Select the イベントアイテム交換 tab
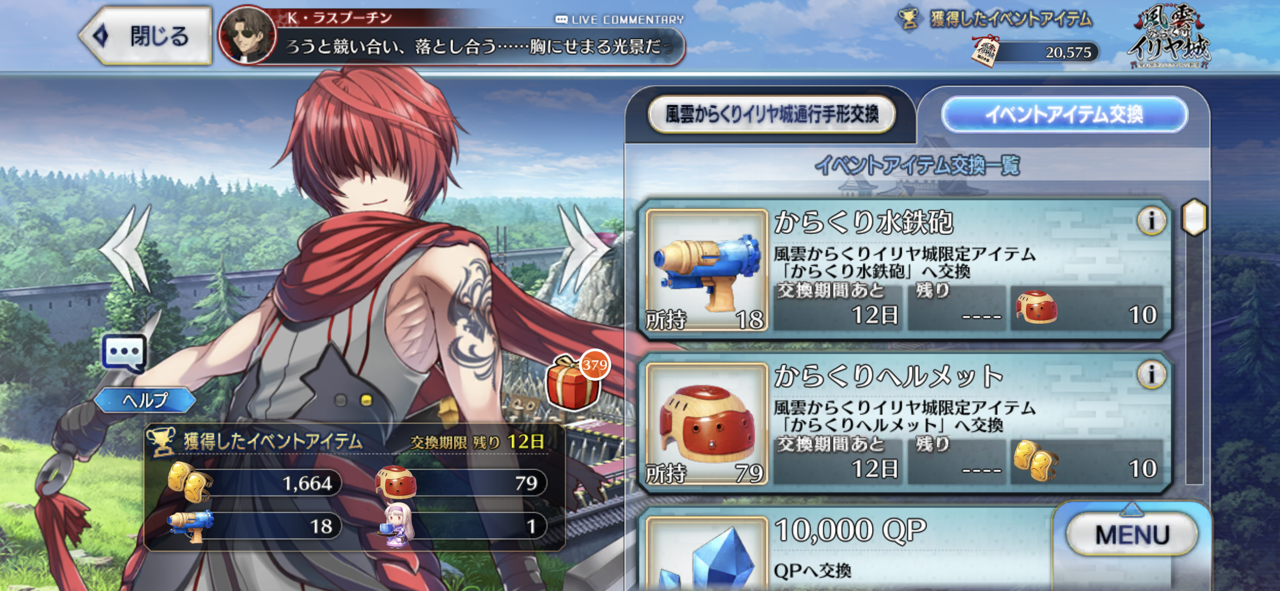Image resolution: width=1280 pixels, height=591 pixels. point(1063,115)
